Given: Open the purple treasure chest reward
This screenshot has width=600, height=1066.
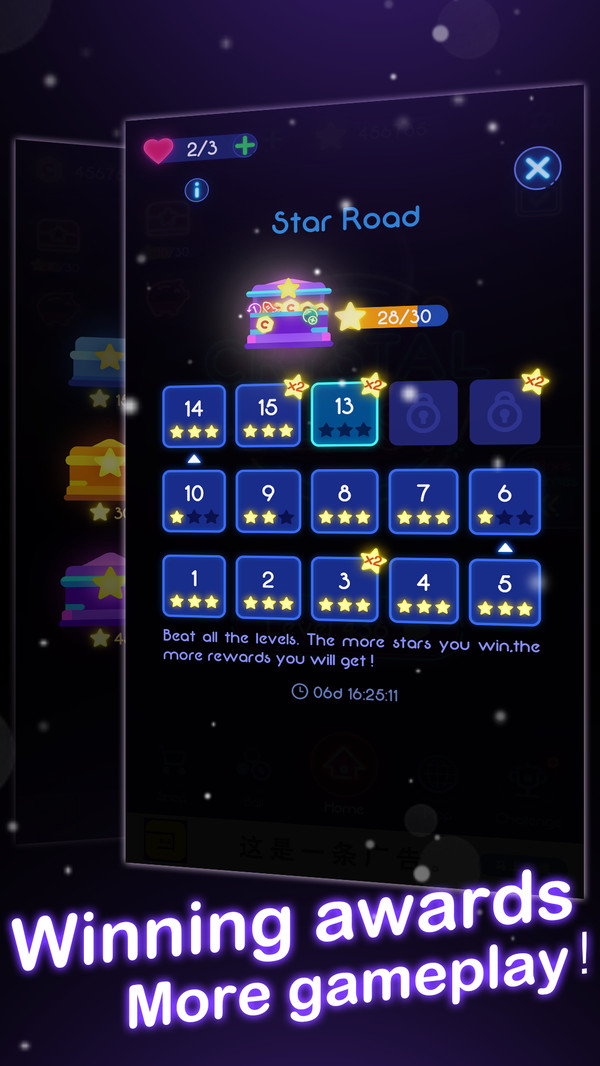Looking at the screenshot, I should click(x=288, y=313).
